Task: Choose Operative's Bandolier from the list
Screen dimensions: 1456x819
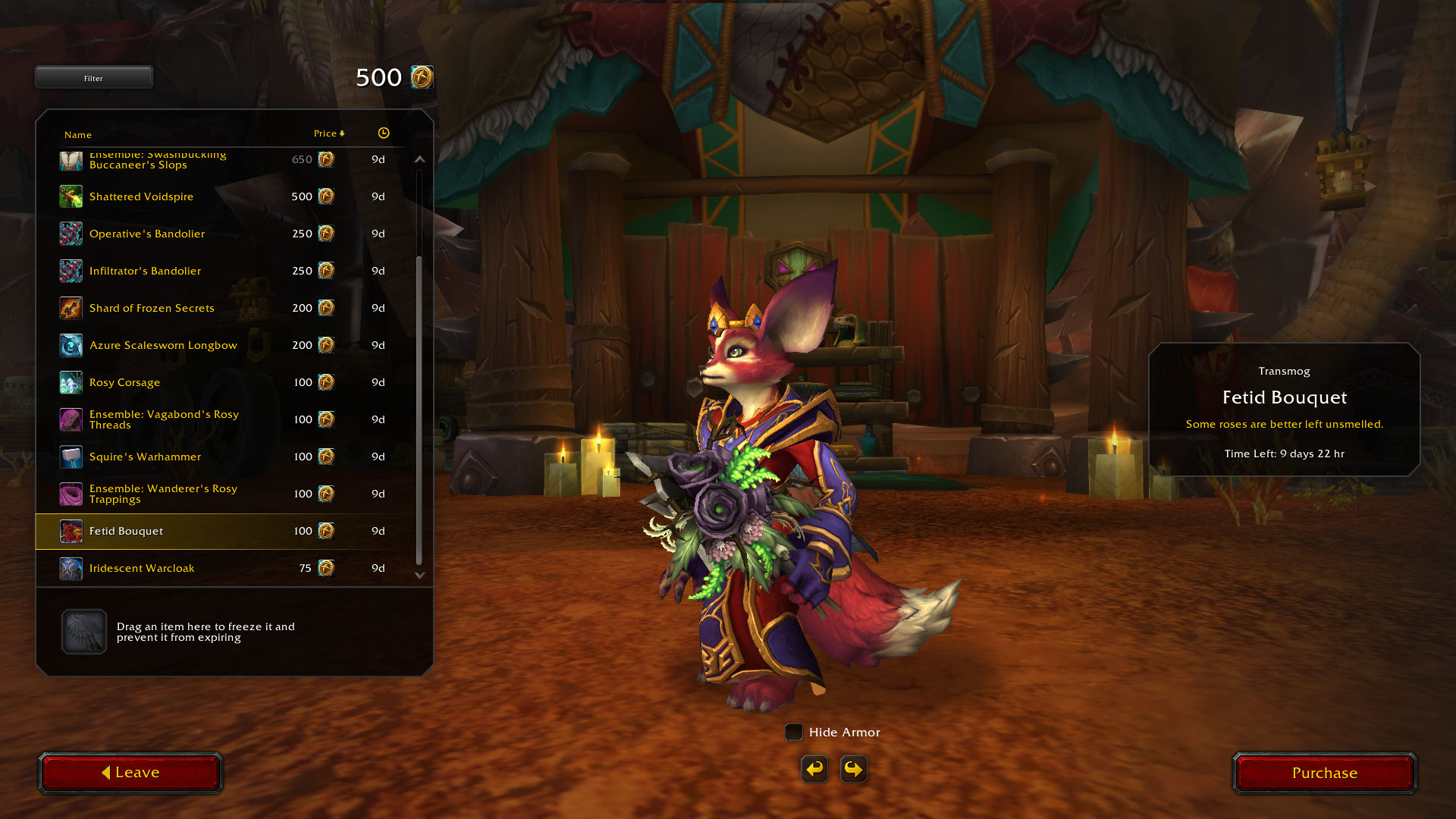Action: (x=147, y=234)
